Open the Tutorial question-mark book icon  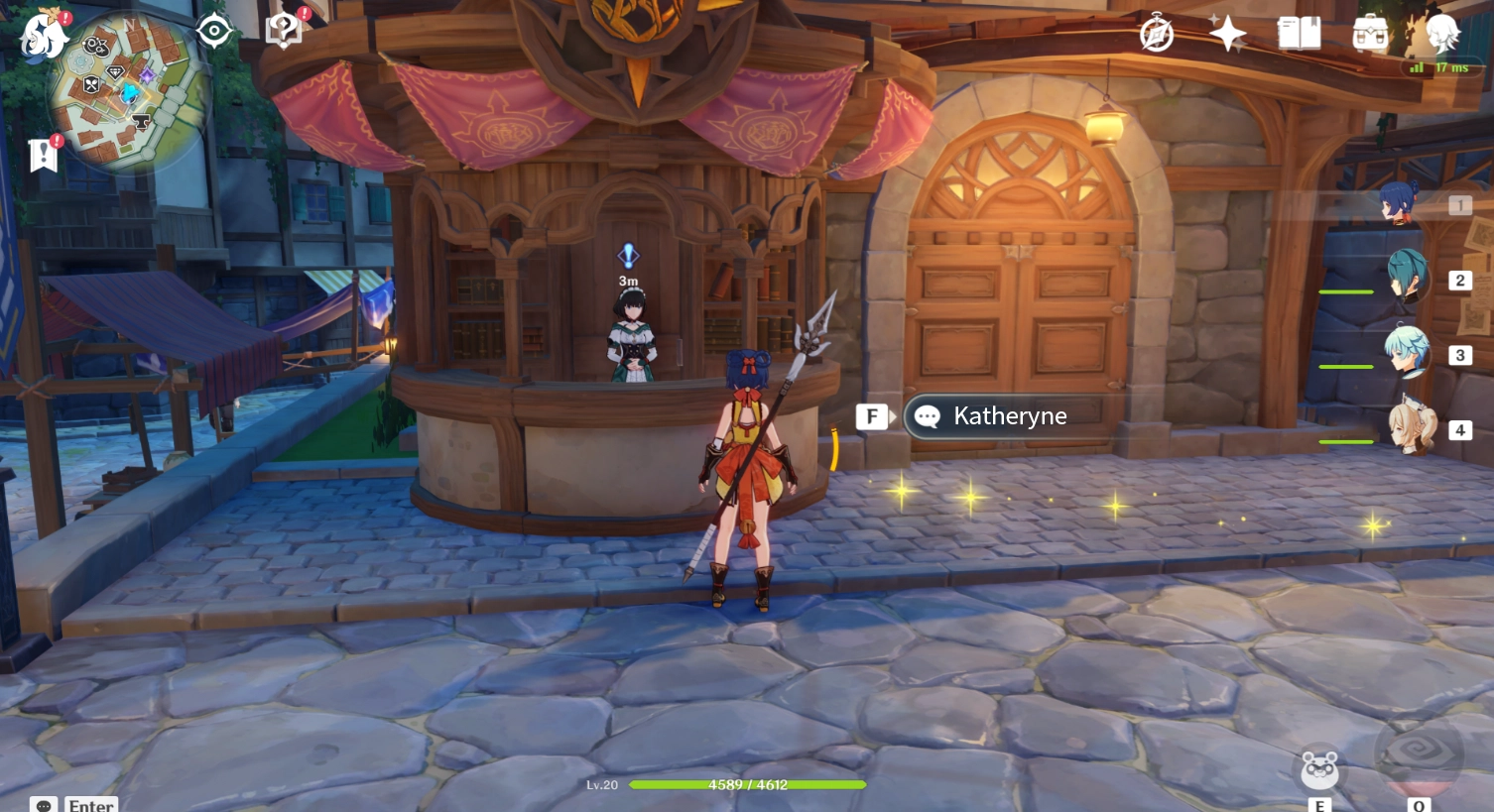pyautogui.click(x=284, y=29)
